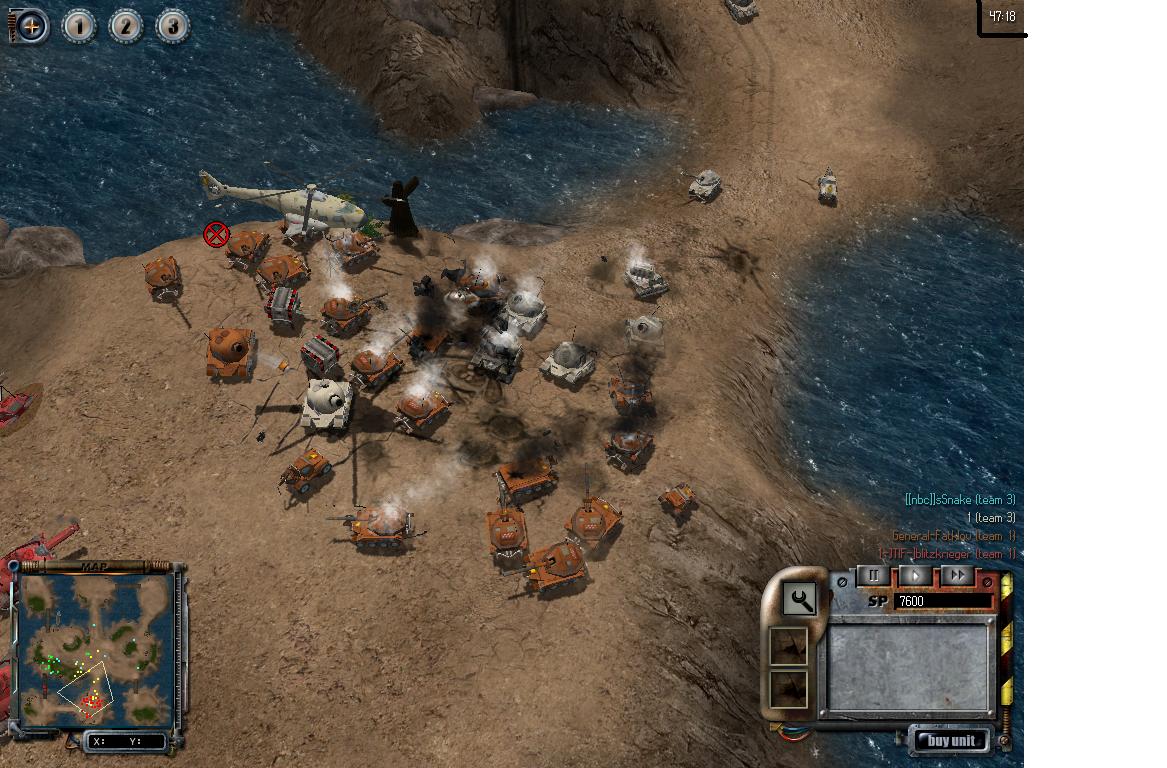Click the crosshair plus button
The image size is (1167, 768).
click(x=31, y=26)
